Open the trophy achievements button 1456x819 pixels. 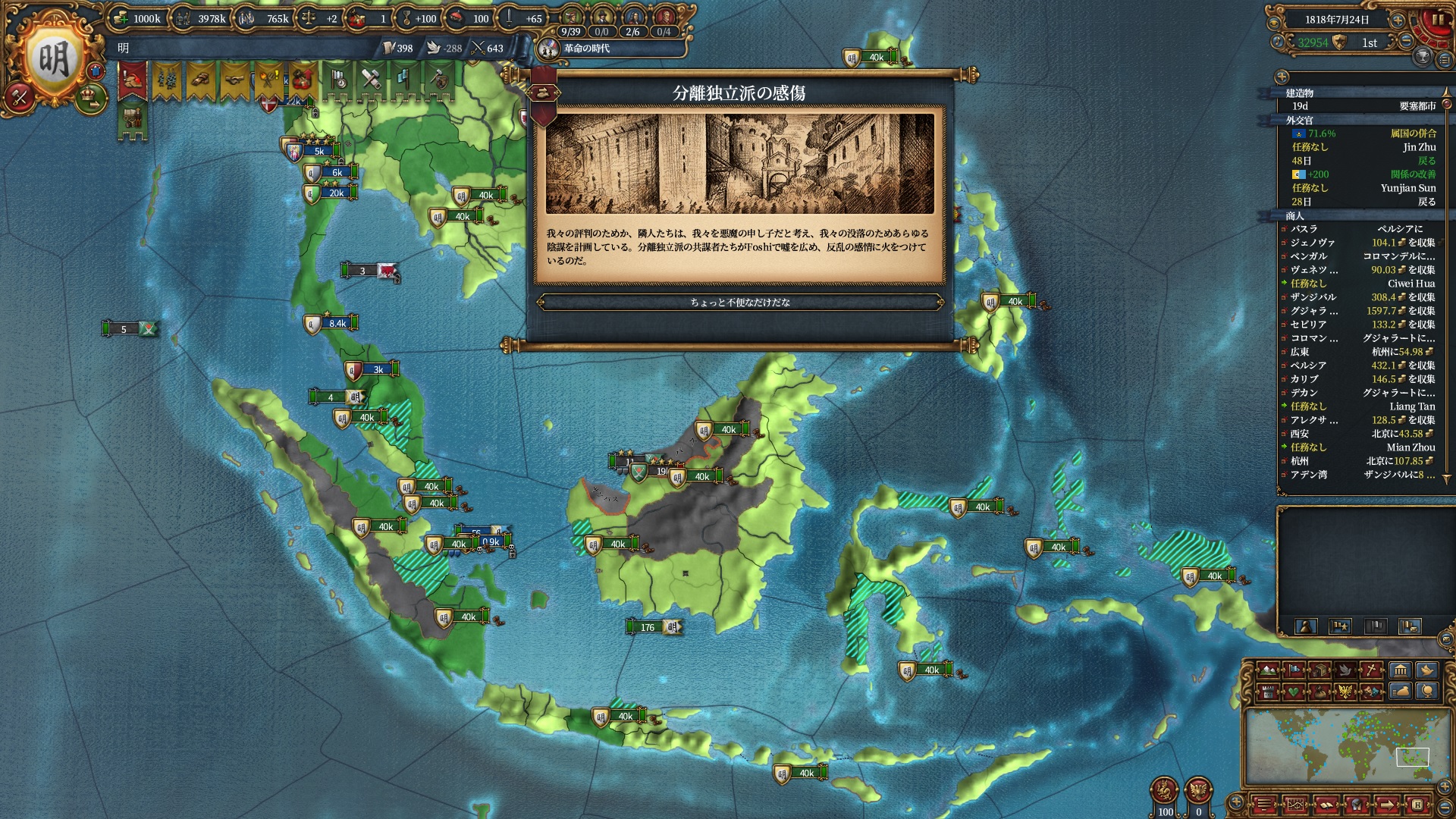click(x=1423, y=55)
